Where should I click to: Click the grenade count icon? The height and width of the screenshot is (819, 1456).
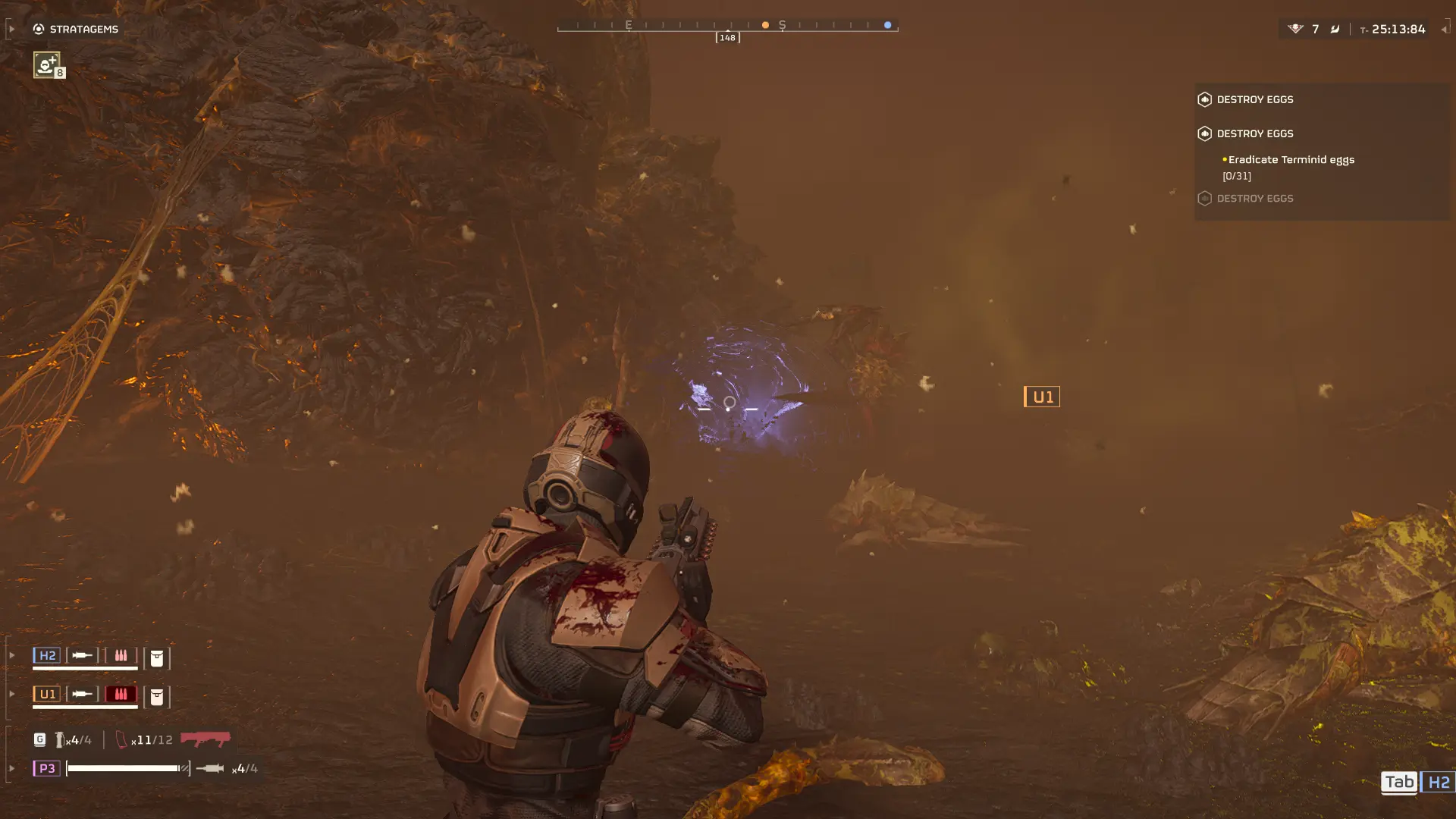(60, 739)
